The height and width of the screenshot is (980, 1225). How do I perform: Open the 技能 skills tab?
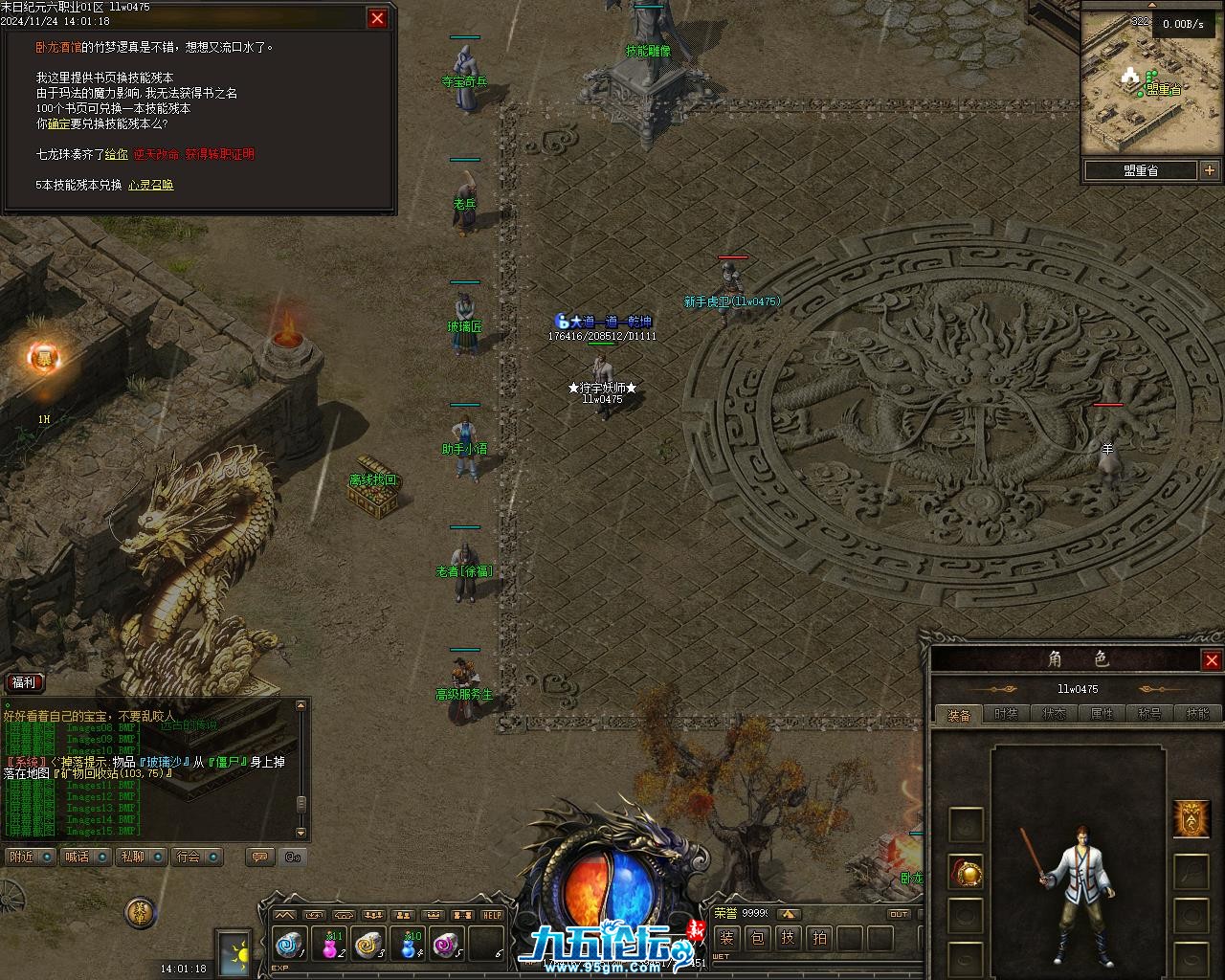tap(1197, 714)
